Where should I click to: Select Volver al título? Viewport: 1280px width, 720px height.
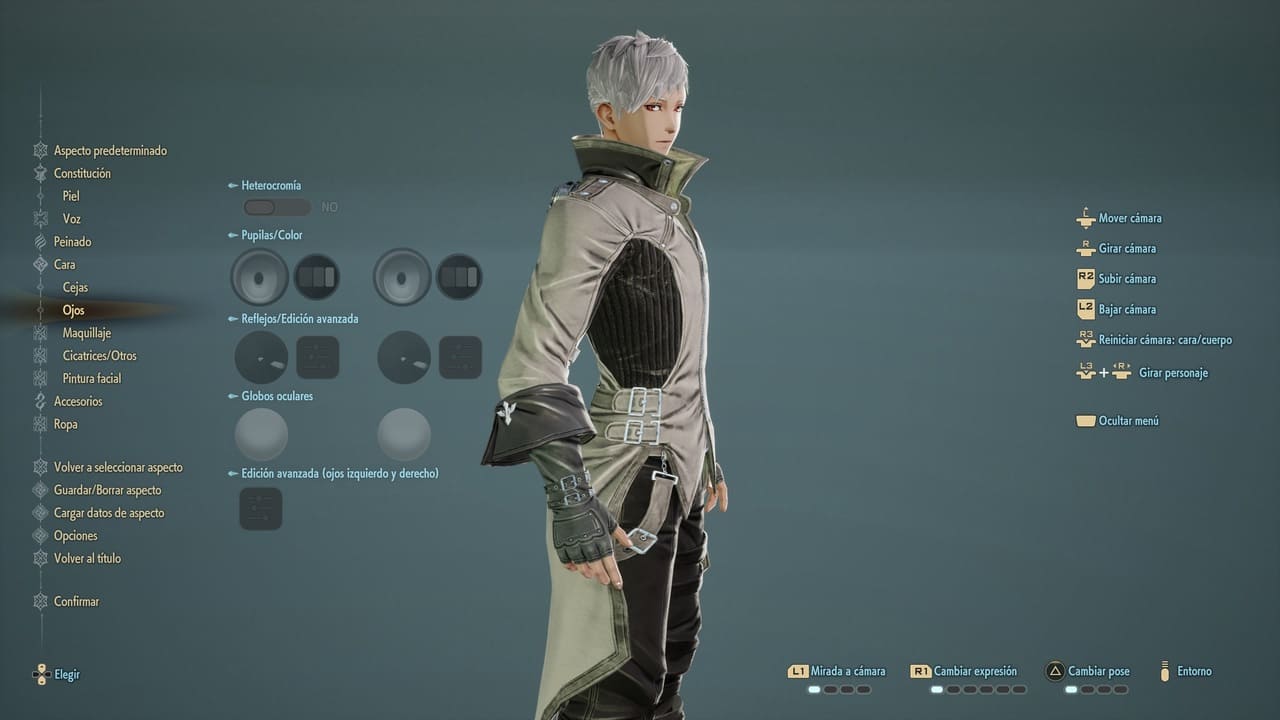pyautogui.click(x=87, y=559)
